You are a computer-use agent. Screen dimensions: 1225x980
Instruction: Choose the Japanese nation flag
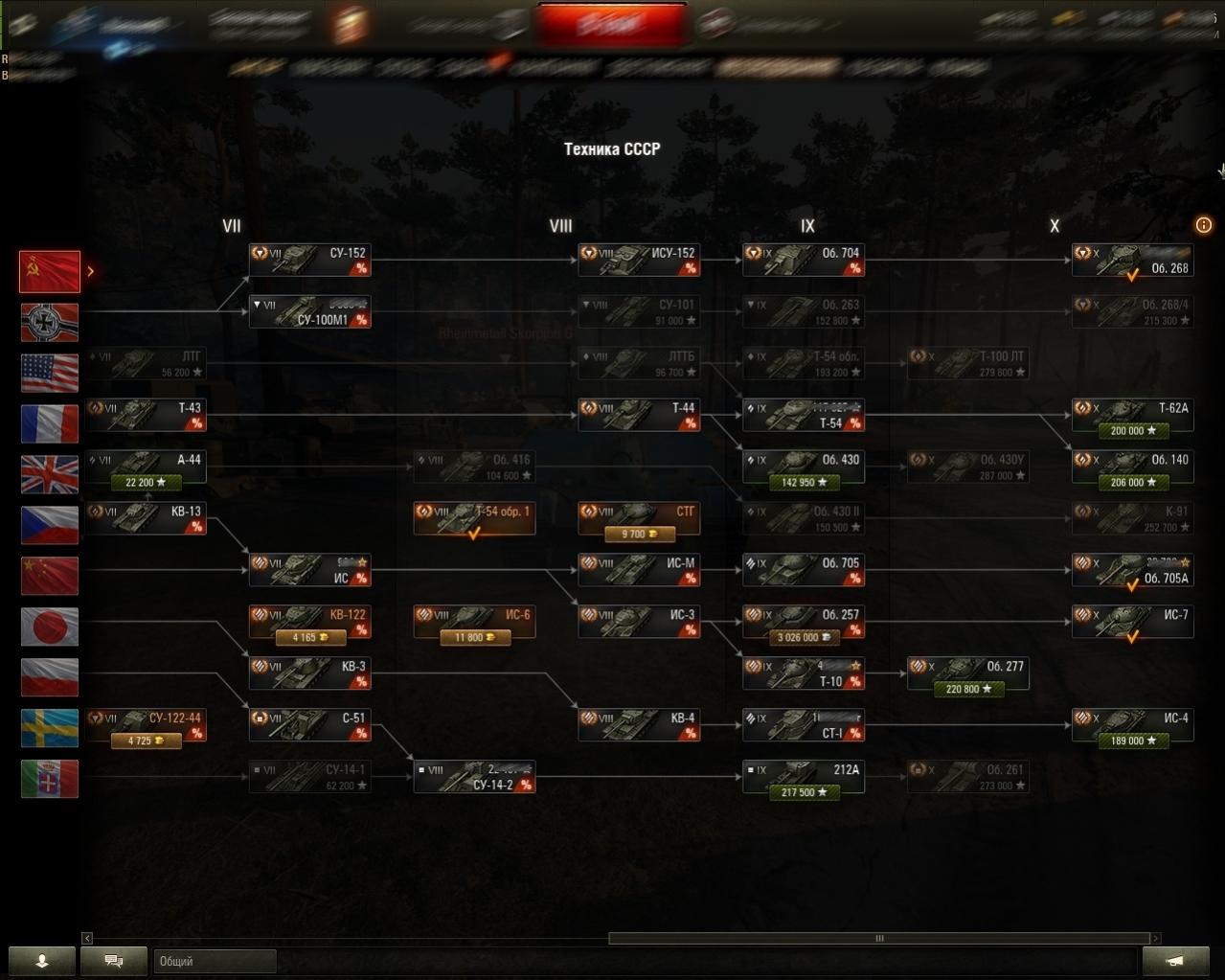[x=50, y=627]
